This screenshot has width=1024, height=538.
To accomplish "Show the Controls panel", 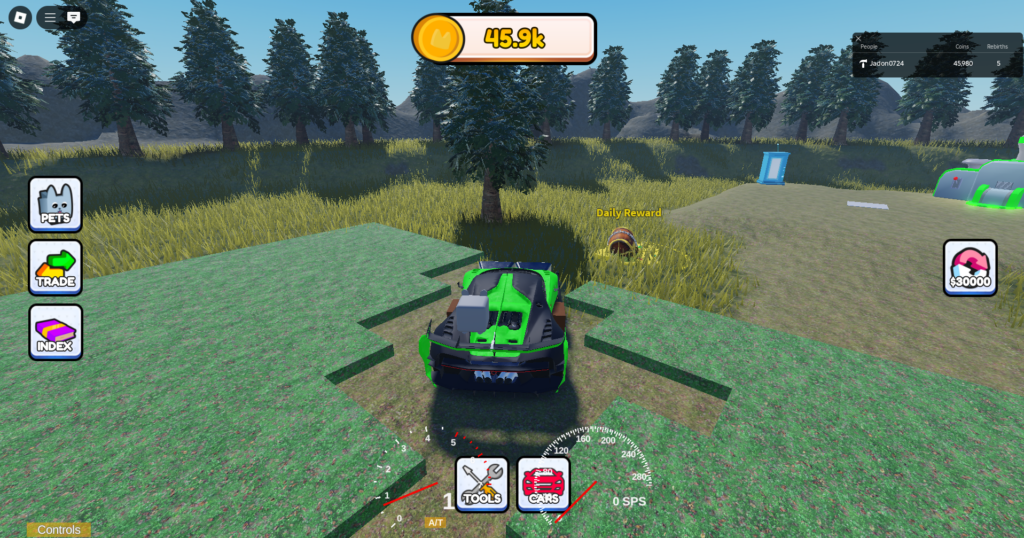I will point(58,530).
